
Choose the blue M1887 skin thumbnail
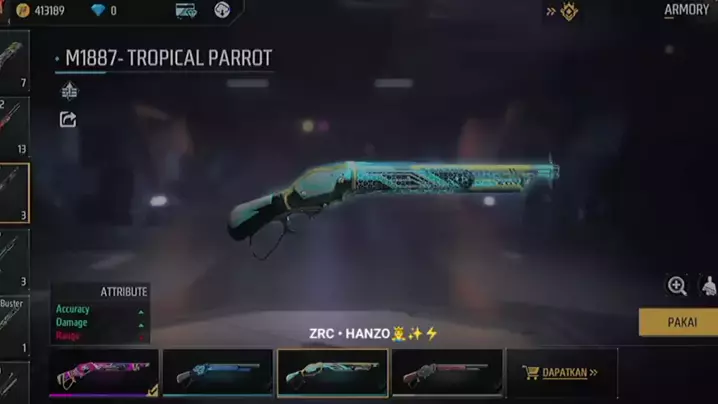click(217, 373)
